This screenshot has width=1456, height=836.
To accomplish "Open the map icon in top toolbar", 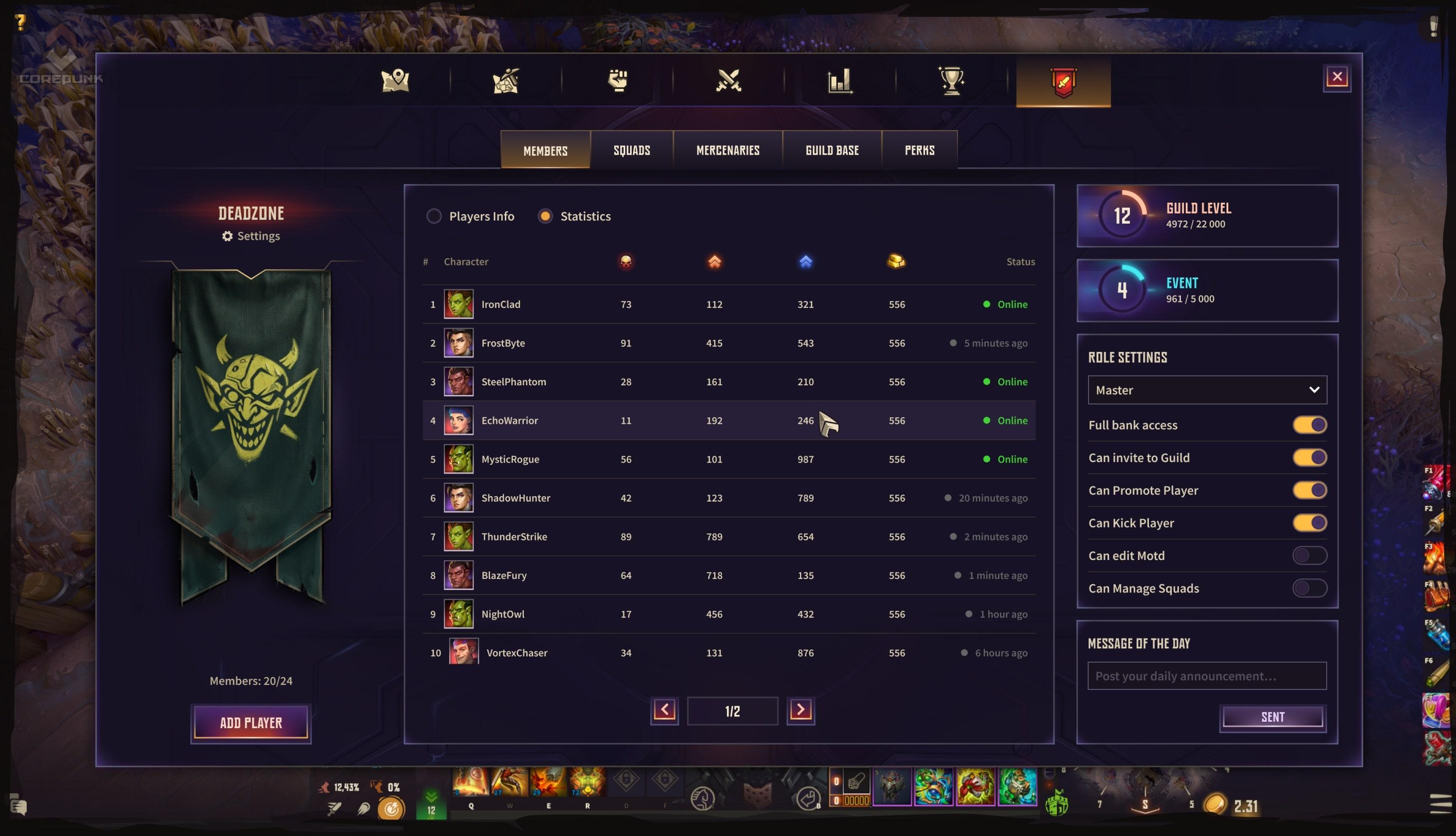I will pos(396,81).
